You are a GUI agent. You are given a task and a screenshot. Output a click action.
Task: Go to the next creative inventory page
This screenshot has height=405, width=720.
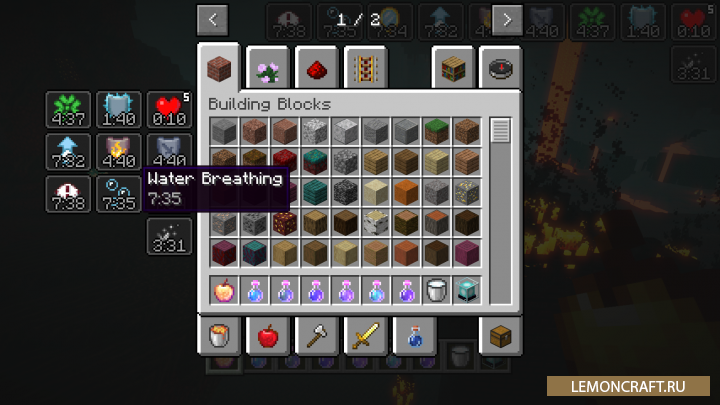coord(508,19)
